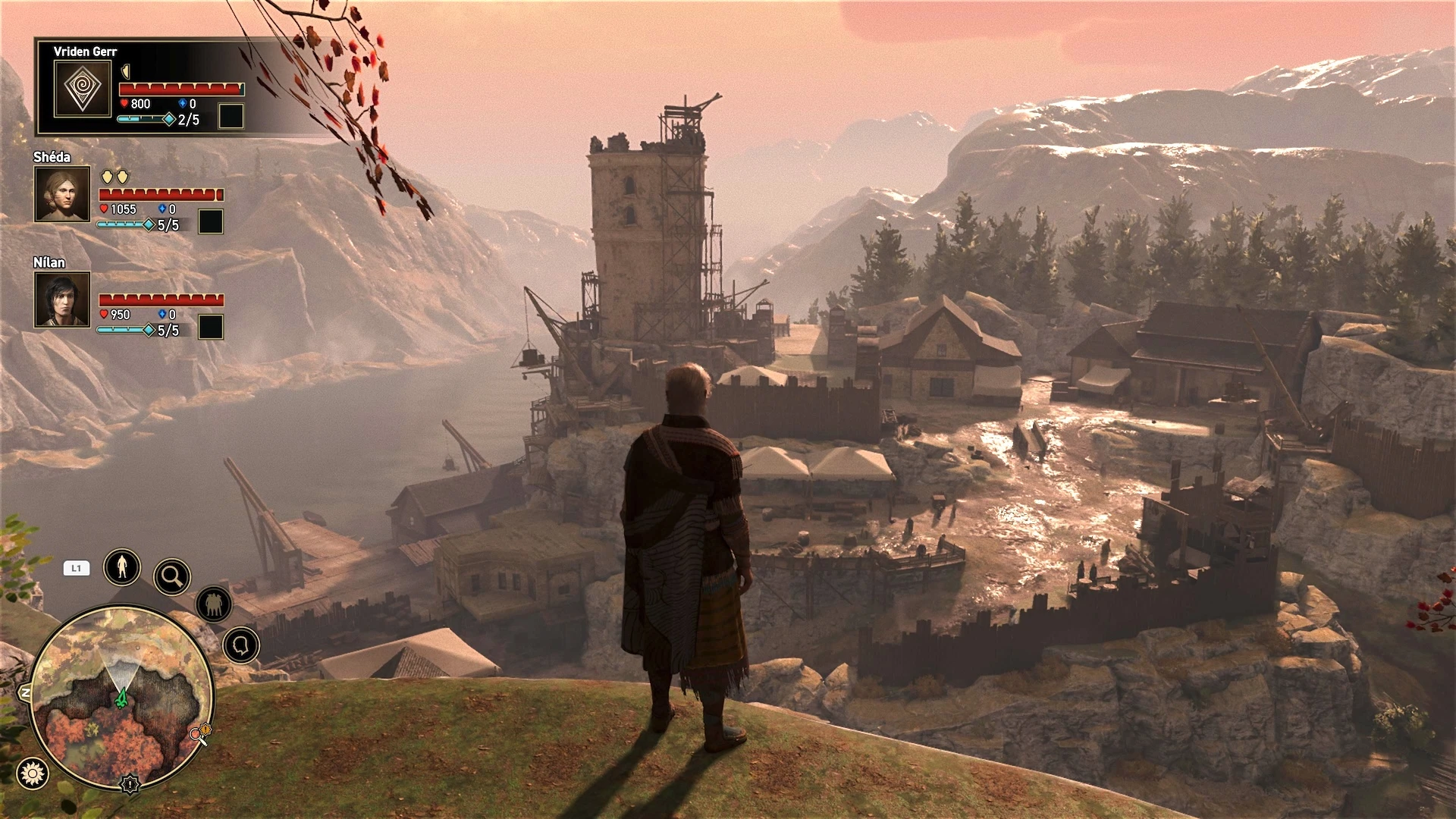Screen dimensions: 1456x819
Task: Select the orange quest marker on minimap edge
Action: [201, 733]
